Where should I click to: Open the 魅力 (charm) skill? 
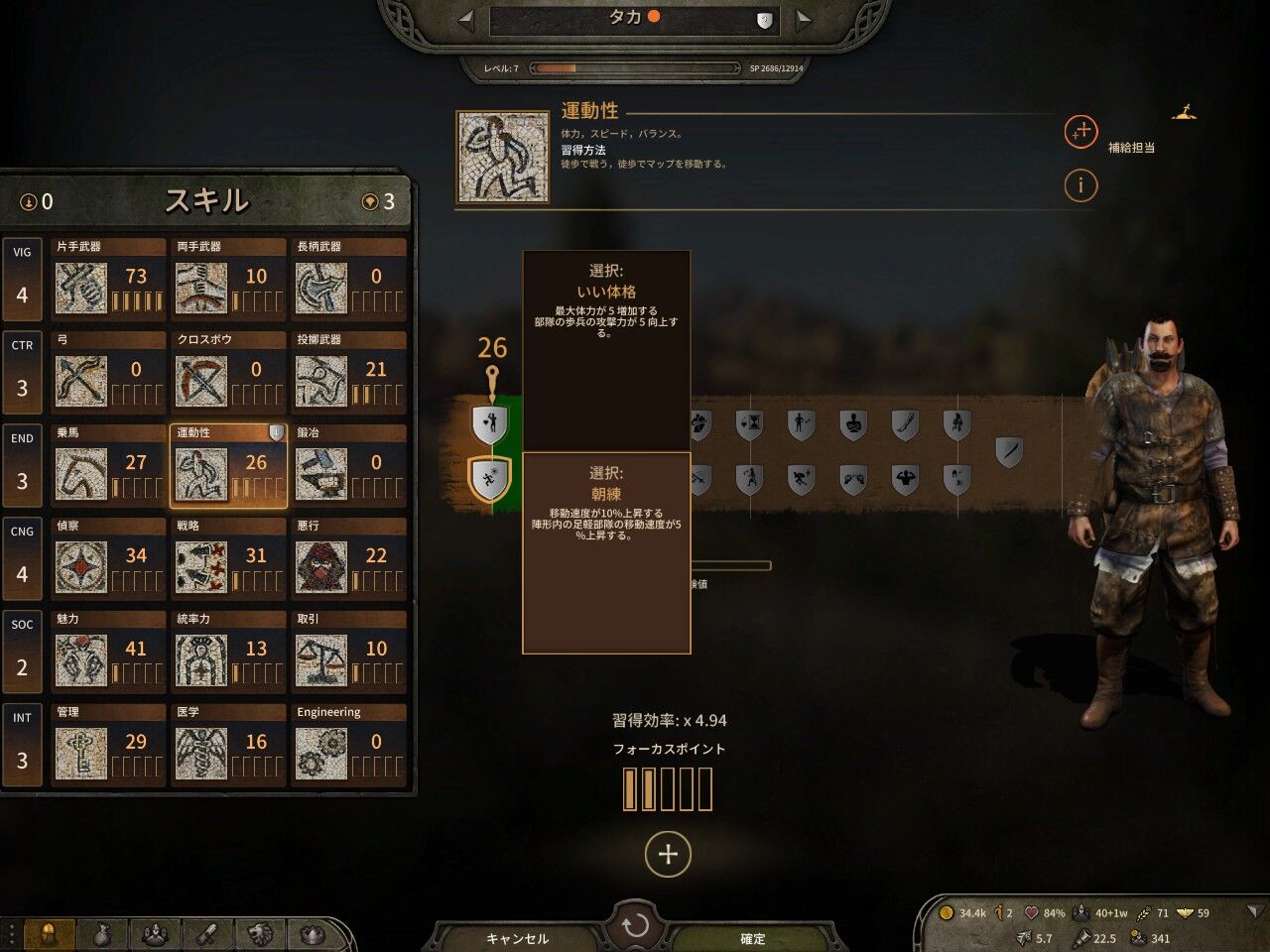click(109, 651)
